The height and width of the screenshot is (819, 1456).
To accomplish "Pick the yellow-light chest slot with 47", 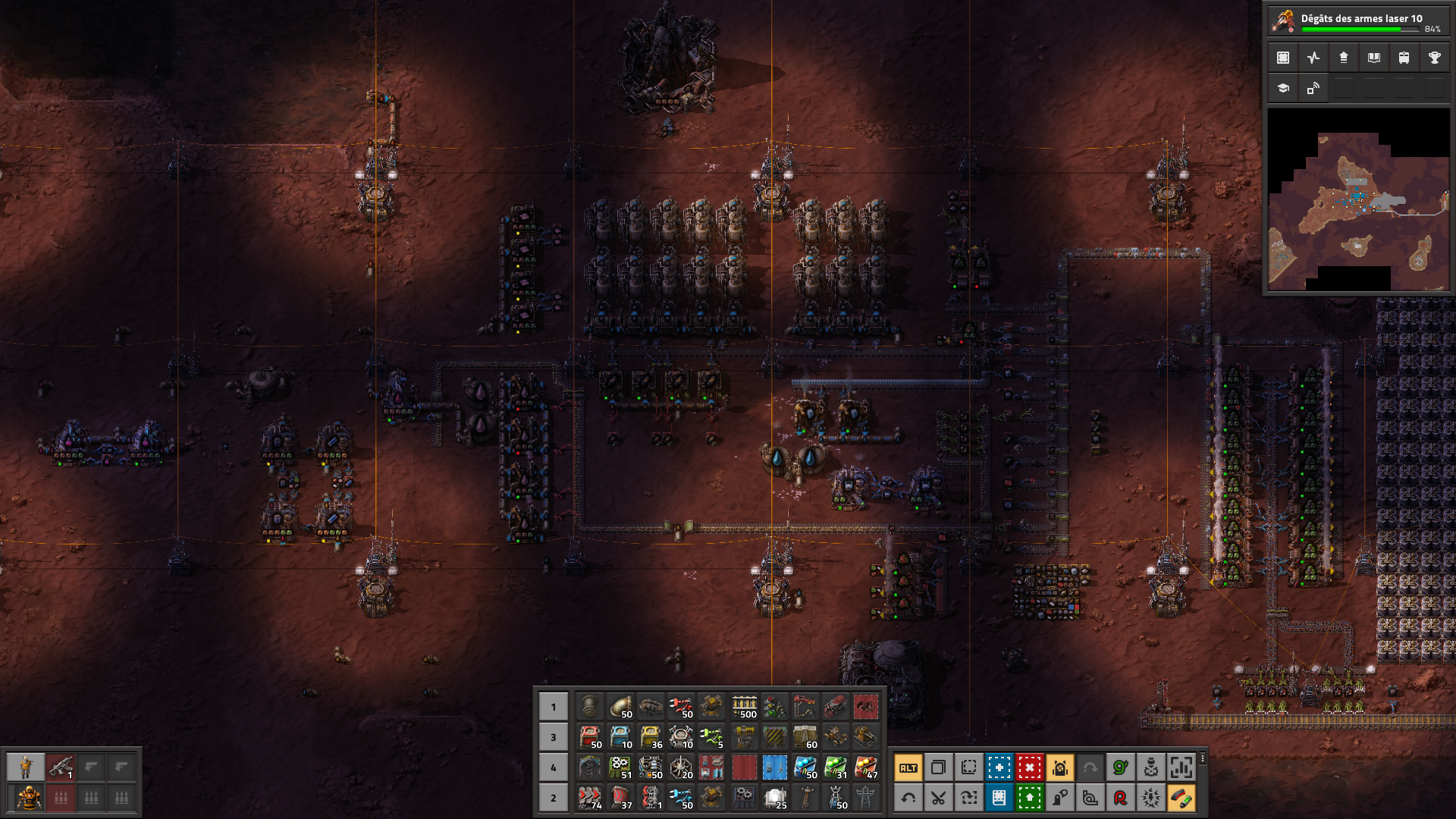I will point(865,767).
